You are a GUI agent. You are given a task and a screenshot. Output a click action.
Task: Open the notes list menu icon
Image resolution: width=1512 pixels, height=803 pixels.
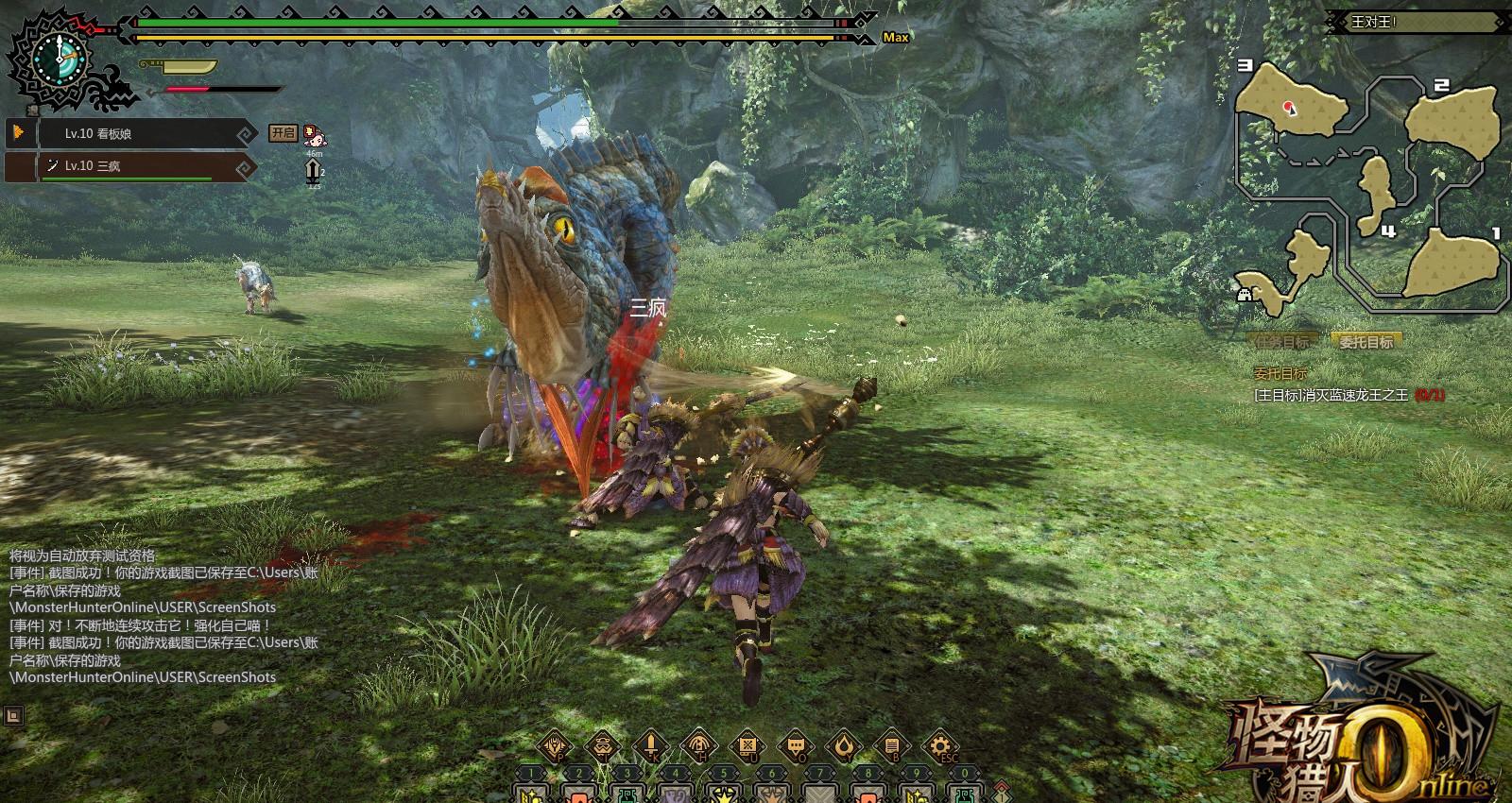(x=892, y=746)
